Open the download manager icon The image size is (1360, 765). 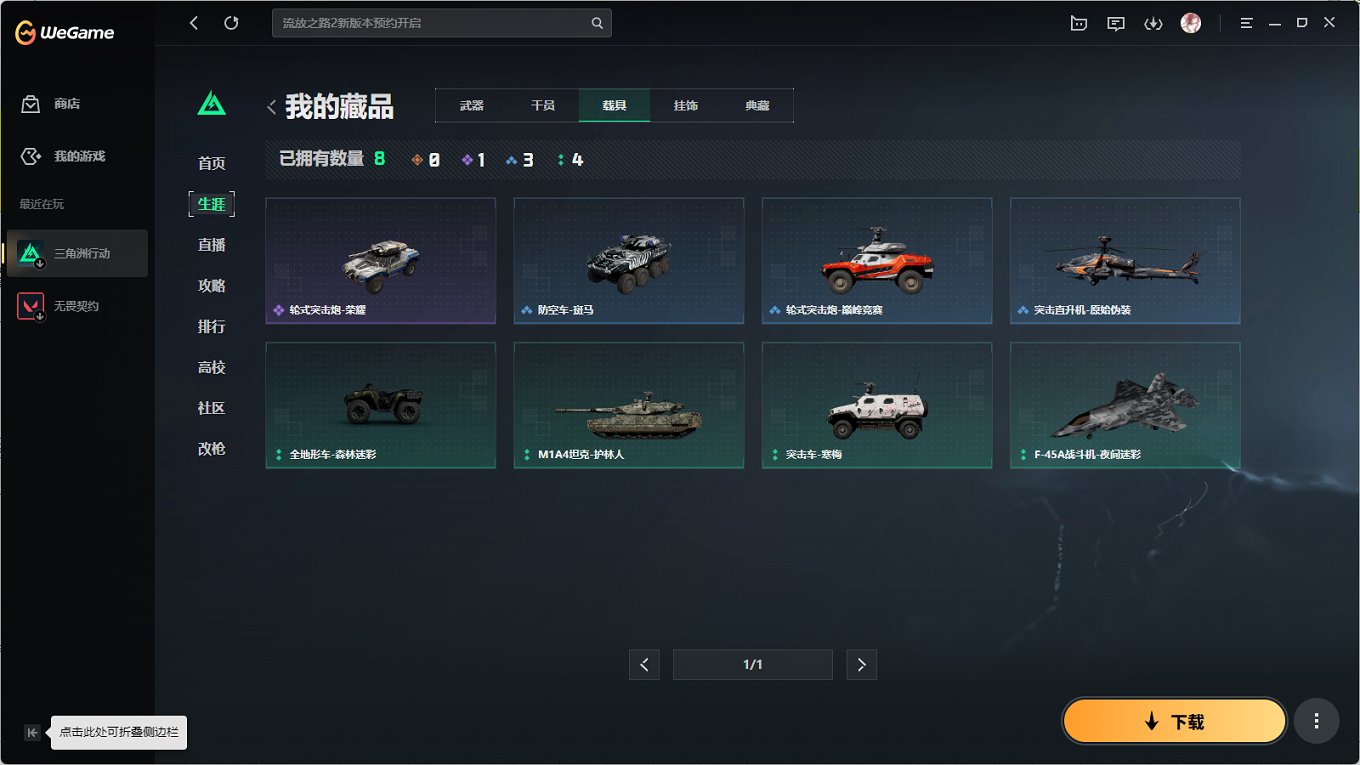coord(1153,22)
